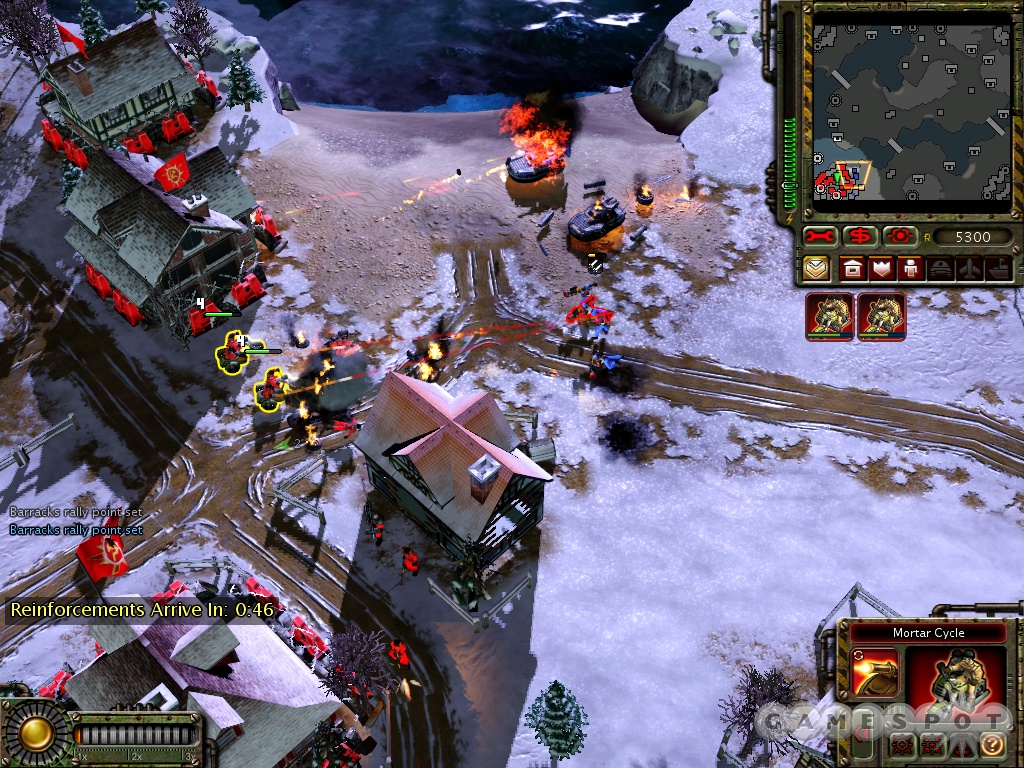Switch to the aircraft production tab
Image resolution: width=1024 pixels, height=768 pixels.
[969, 268]
